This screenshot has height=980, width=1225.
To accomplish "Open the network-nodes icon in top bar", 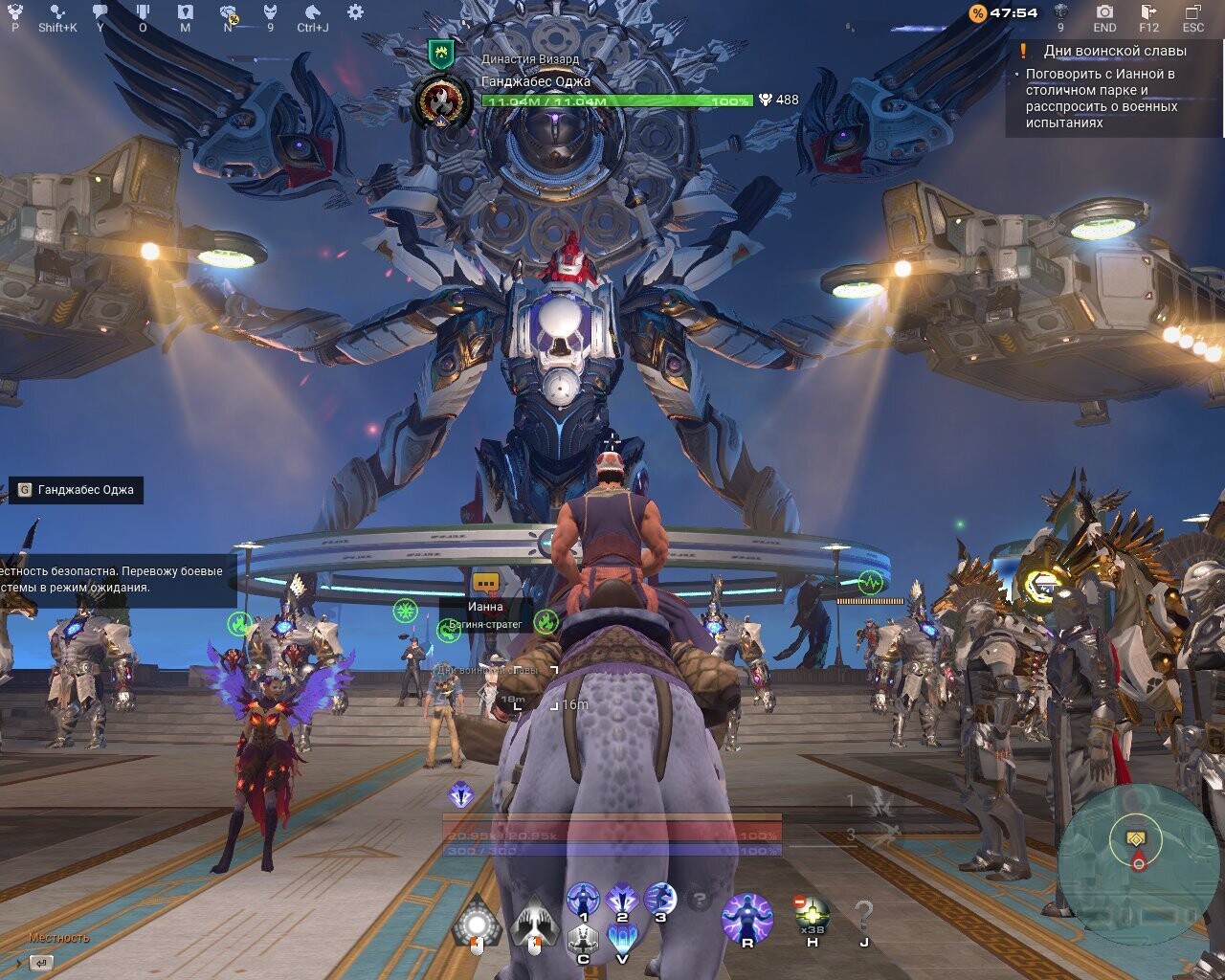I will (57, 12).
